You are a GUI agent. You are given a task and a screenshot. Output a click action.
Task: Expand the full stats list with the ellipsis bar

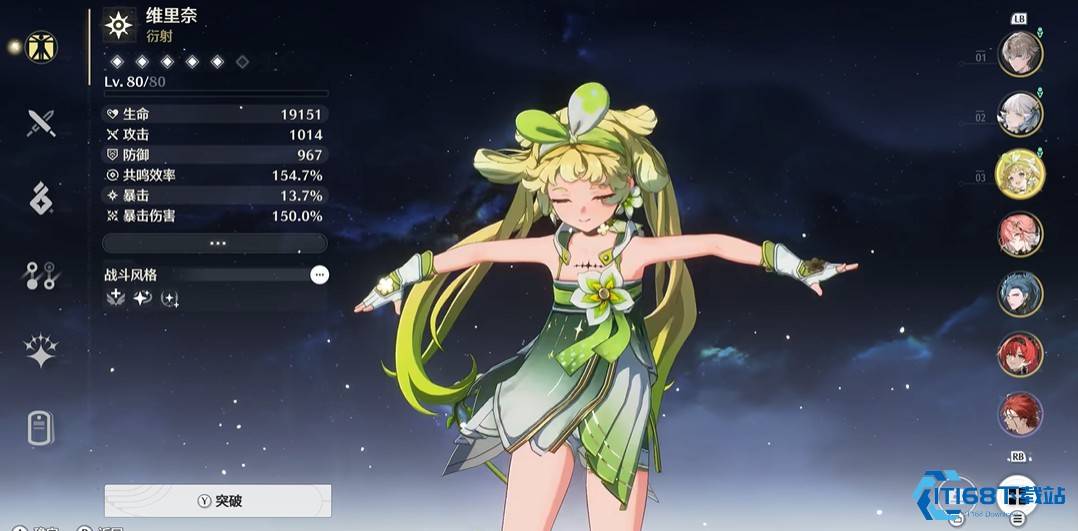click(x=215, y=243)
